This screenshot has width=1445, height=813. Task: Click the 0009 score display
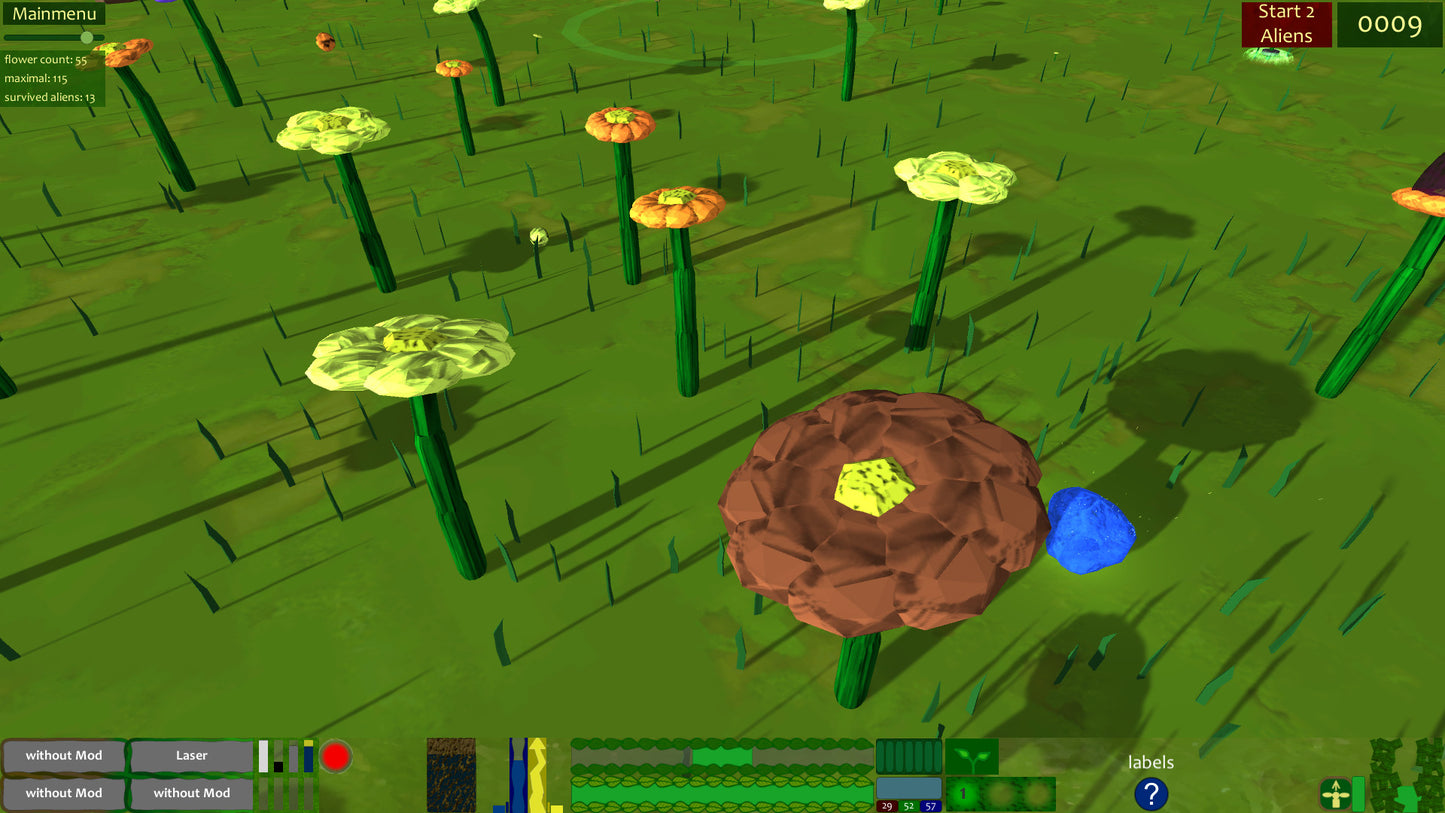coord(1390,24)
